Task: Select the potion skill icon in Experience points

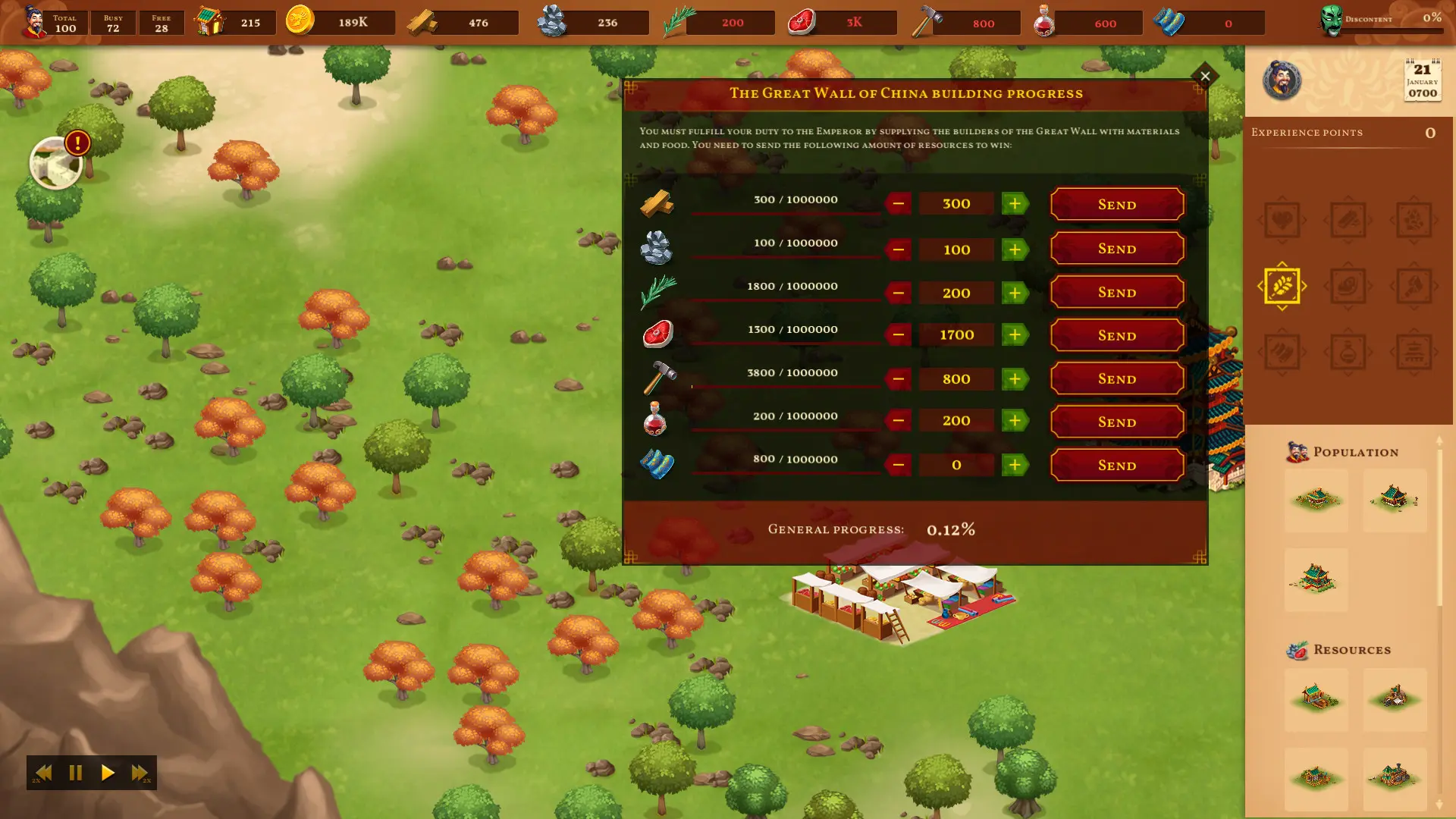Action: point(1348,352)
